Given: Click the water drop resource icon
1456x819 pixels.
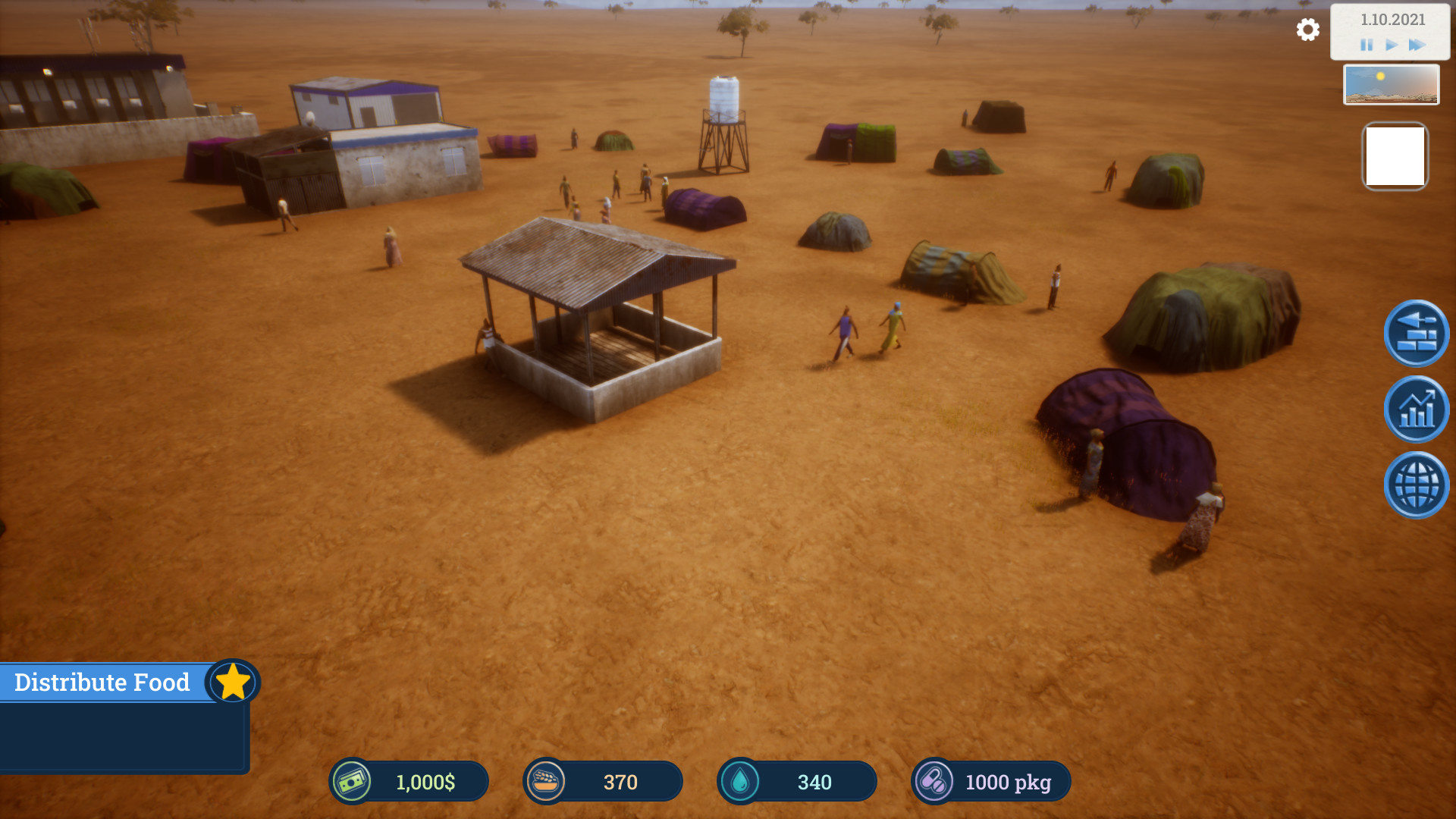Looking at the screenshot, I should [742, 782].
